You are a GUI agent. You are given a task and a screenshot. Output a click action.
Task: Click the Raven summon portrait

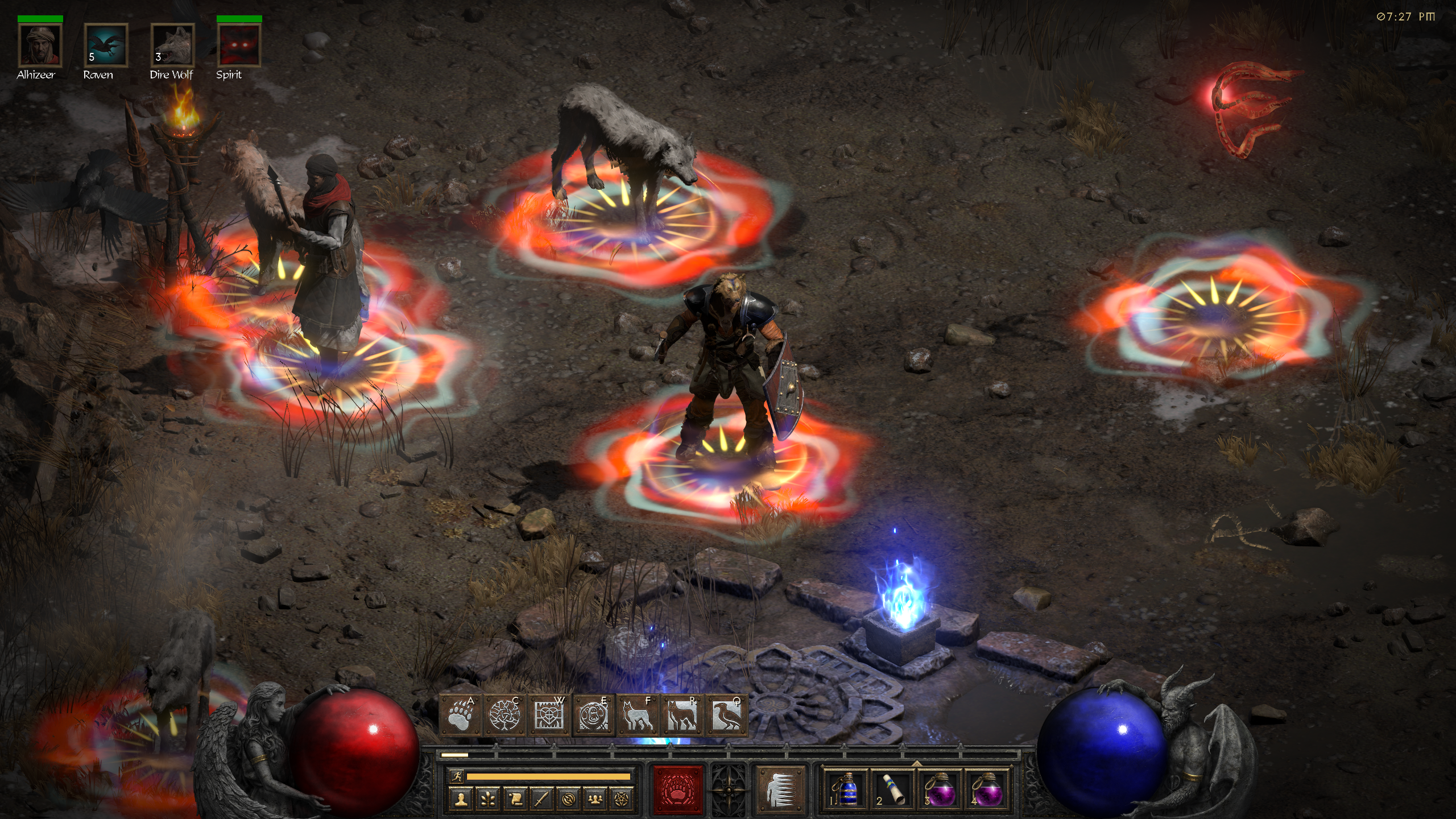click(x=106, y=45)
